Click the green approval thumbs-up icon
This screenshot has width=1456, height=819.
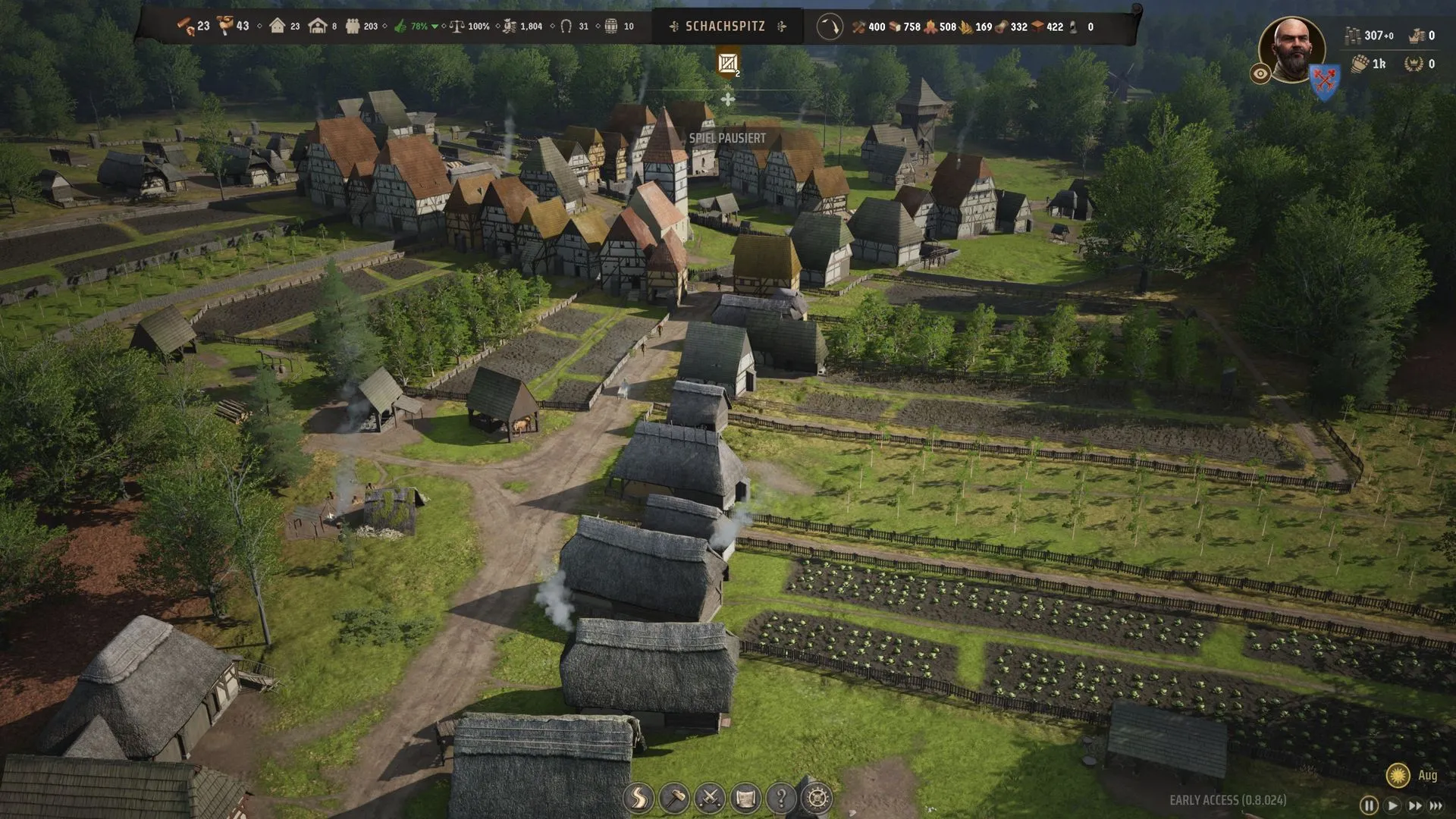tap(401, 27)
